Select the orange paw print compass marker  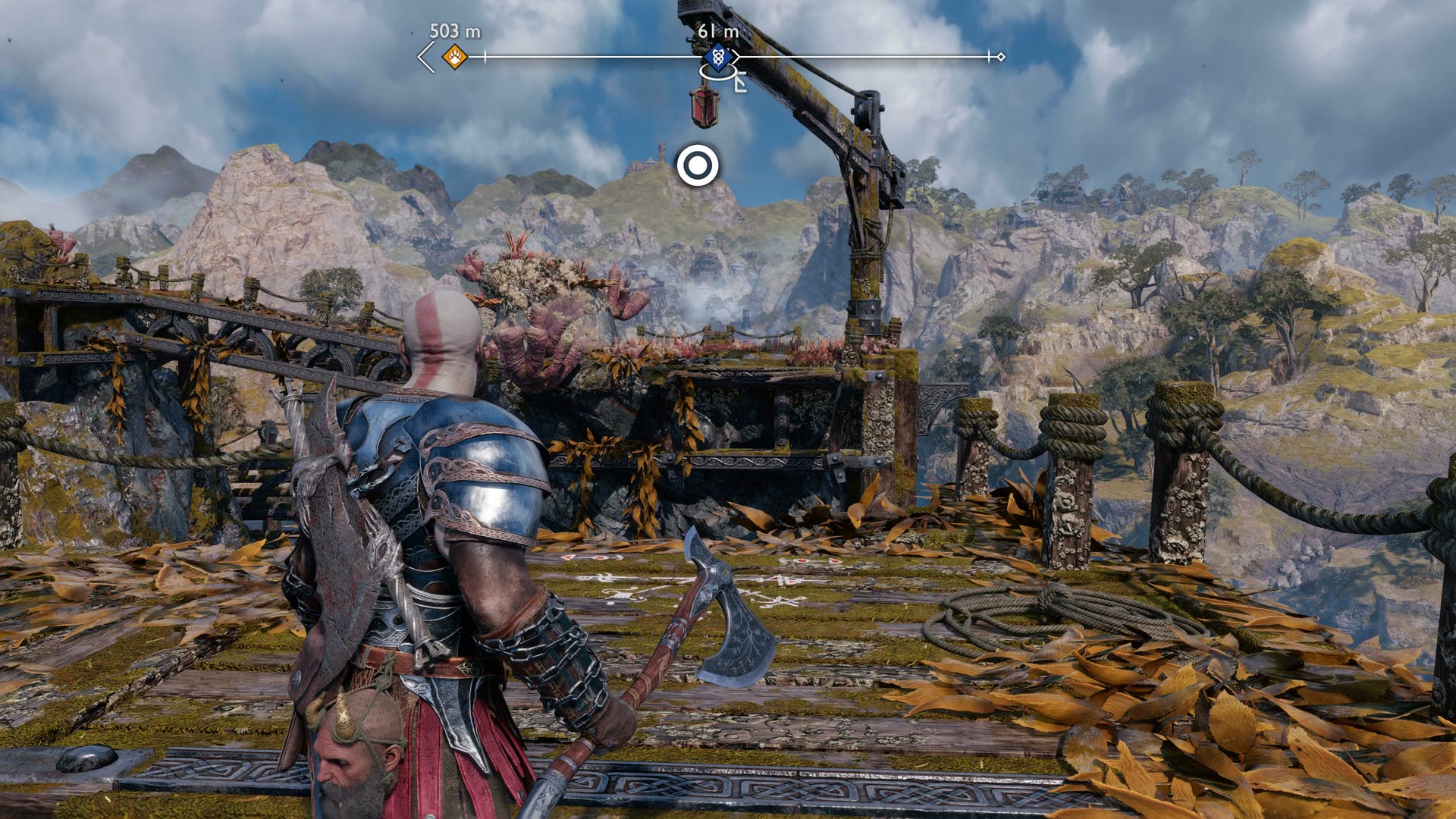[x=454, y=57]
